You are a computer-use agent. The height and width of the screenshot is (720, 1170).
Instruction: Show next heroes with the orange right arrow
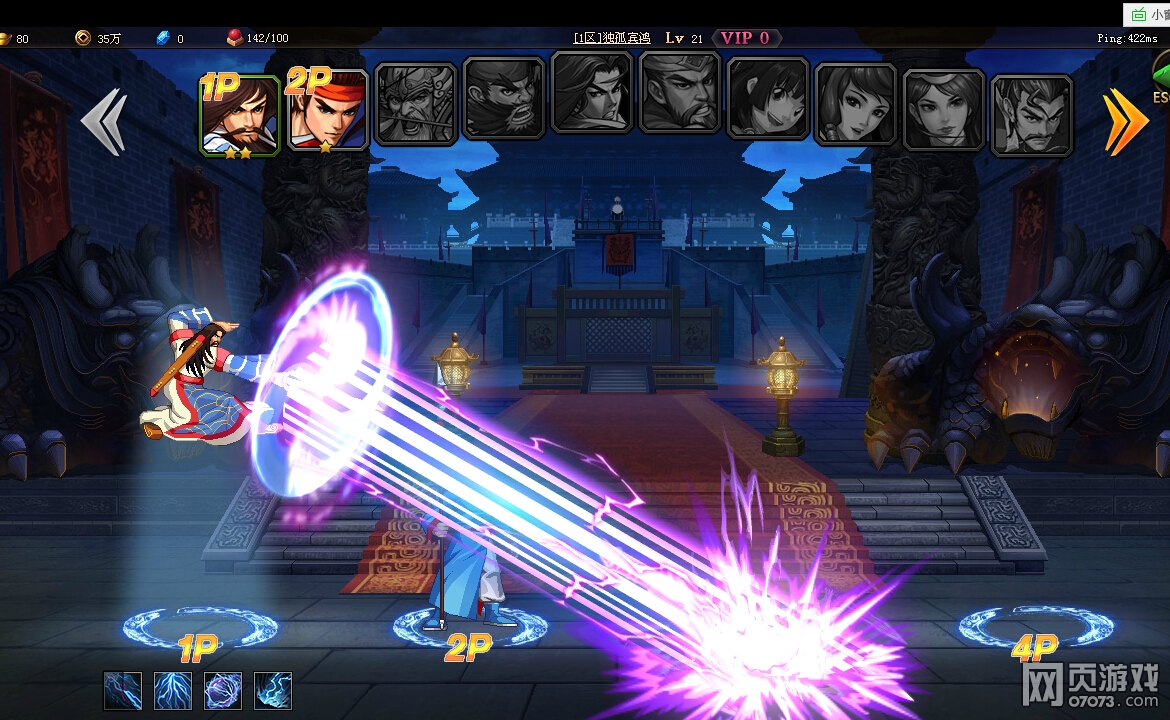(1125, 122)
